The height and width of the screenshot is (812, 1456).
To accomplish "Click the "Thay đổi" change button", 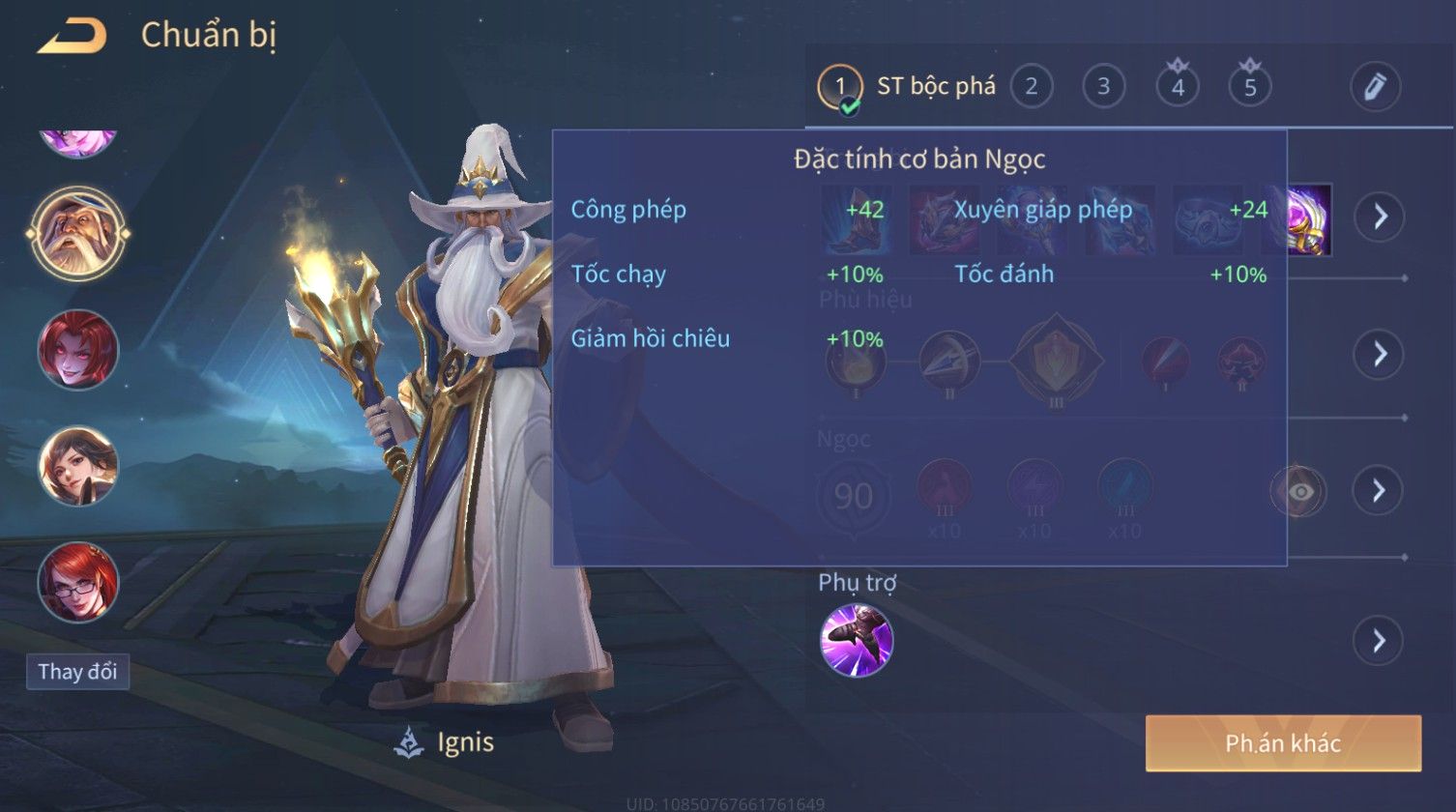I will pyautogui.click(x=77, y=671).
